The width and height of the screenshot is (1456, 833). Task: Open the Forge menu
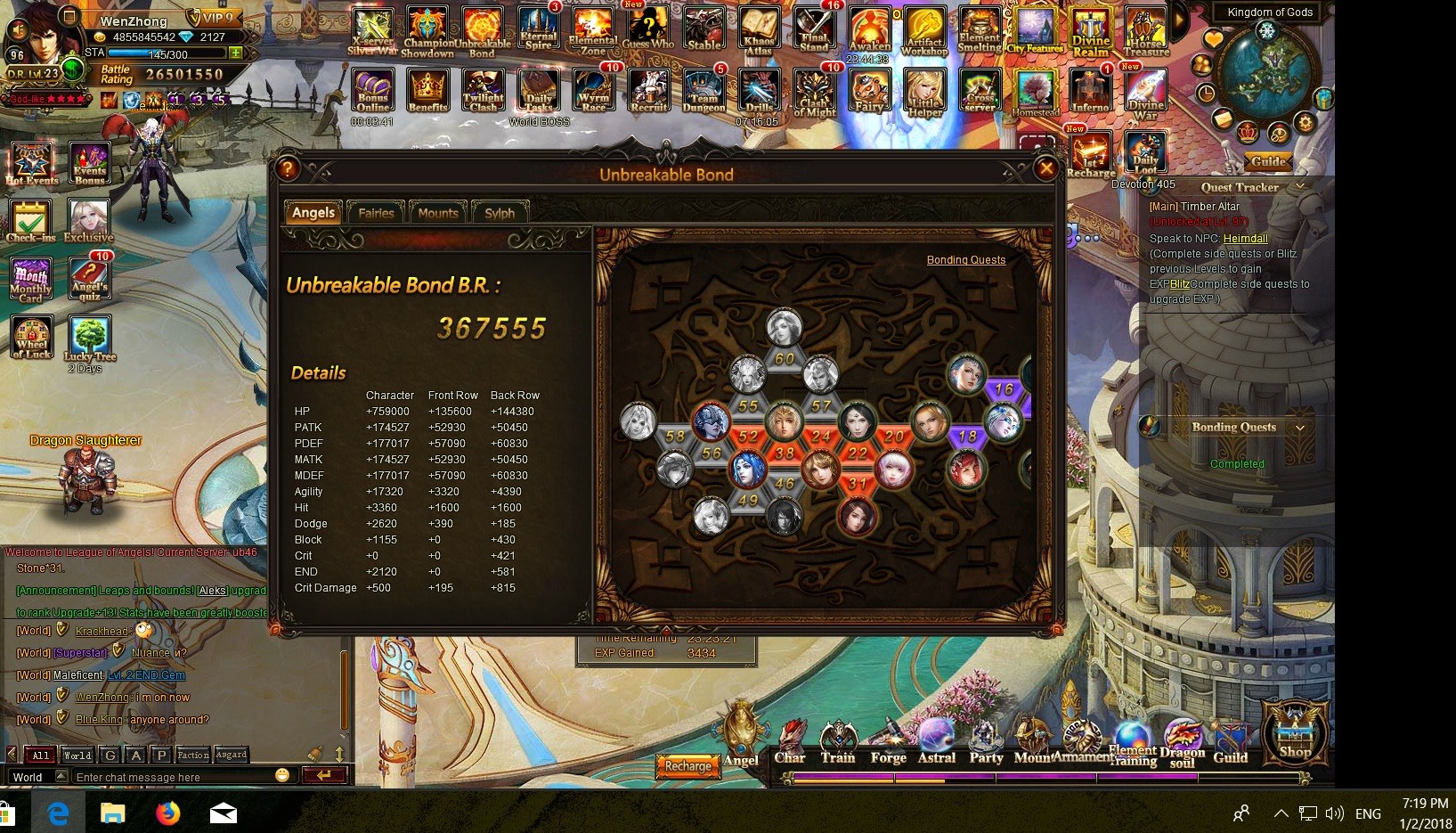pyautogui.click(x=888, y=744)
